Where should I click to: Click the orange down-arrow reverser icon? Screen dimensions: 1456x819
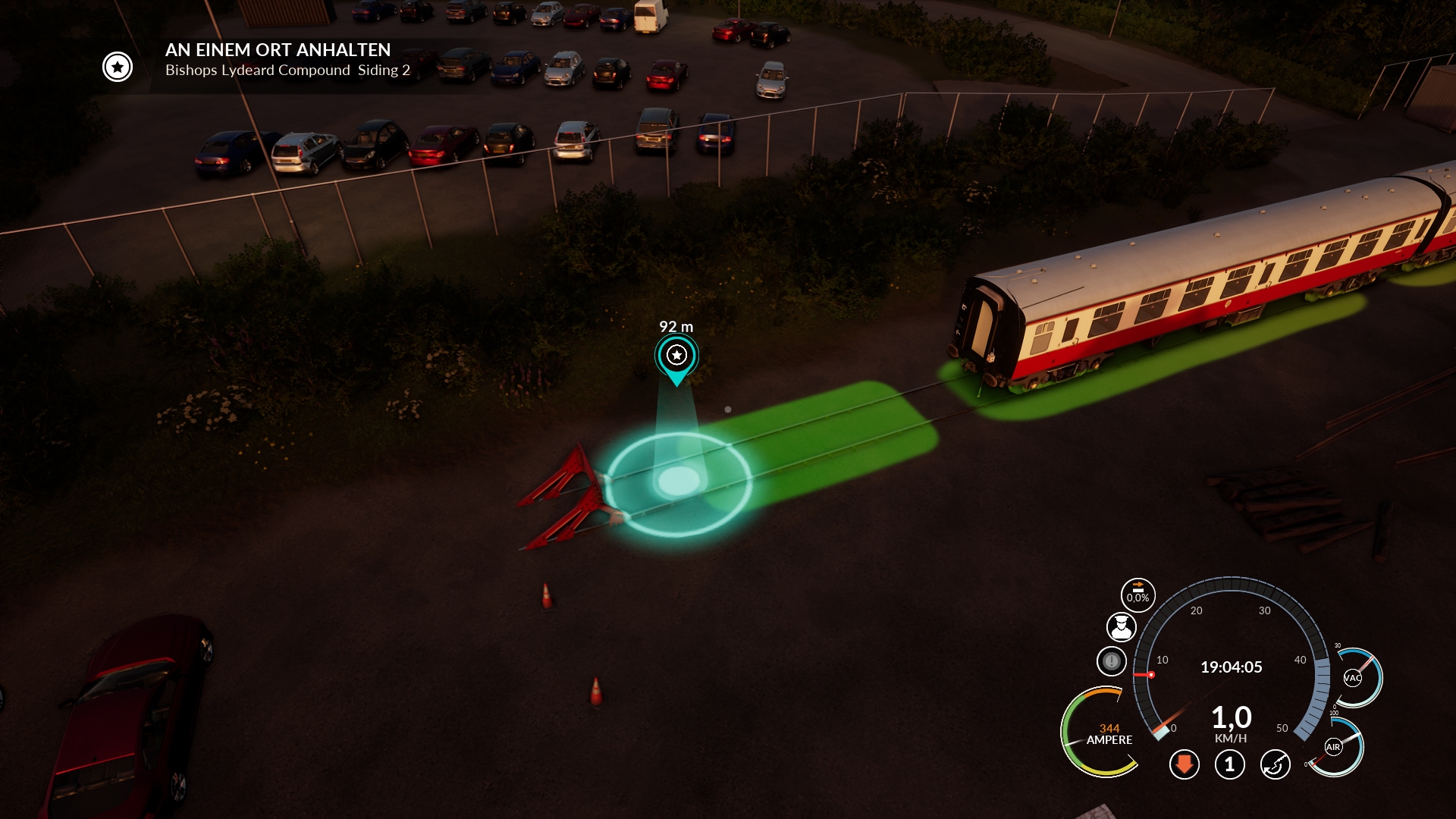[1184, 764]
